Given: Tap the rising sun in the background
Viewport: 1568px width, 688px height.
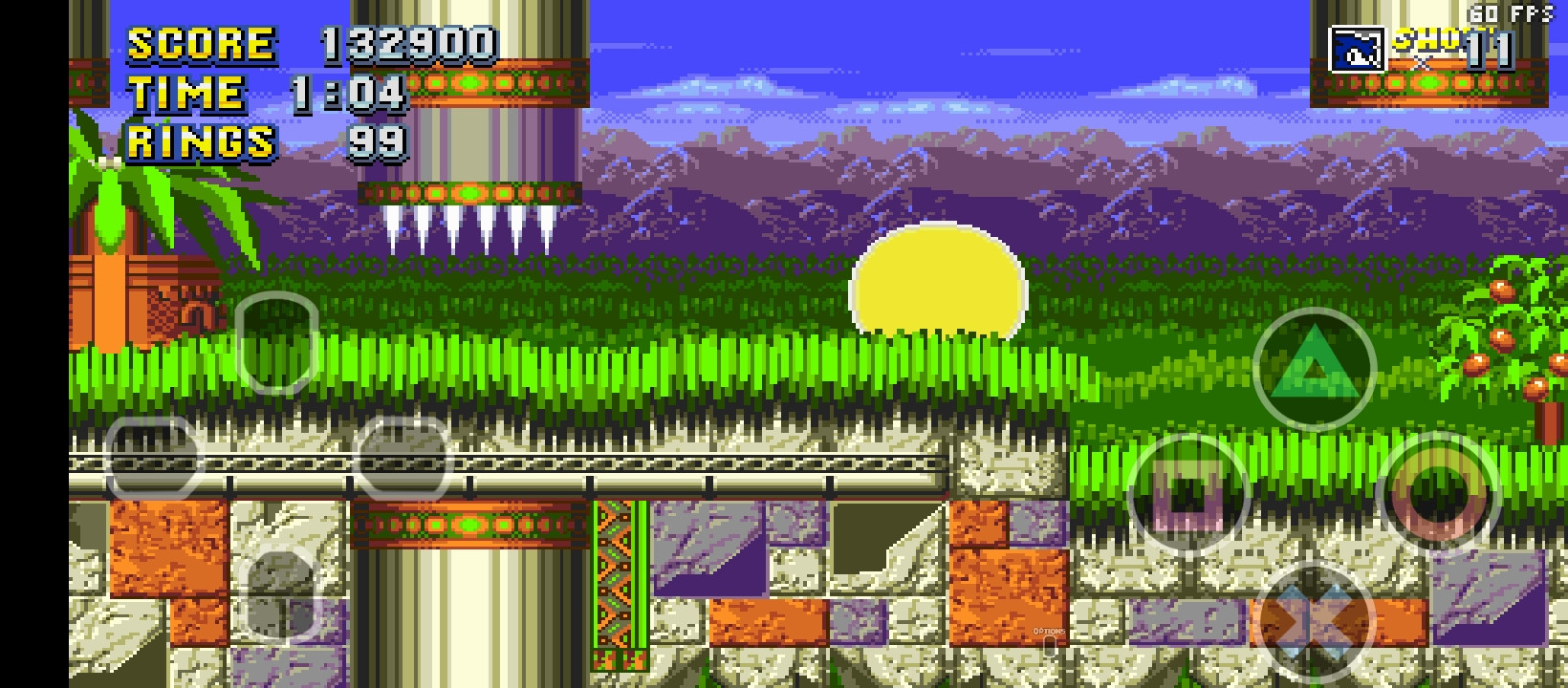Looking at the screenshot, I should pyautogui.click(x=935, y=287).
